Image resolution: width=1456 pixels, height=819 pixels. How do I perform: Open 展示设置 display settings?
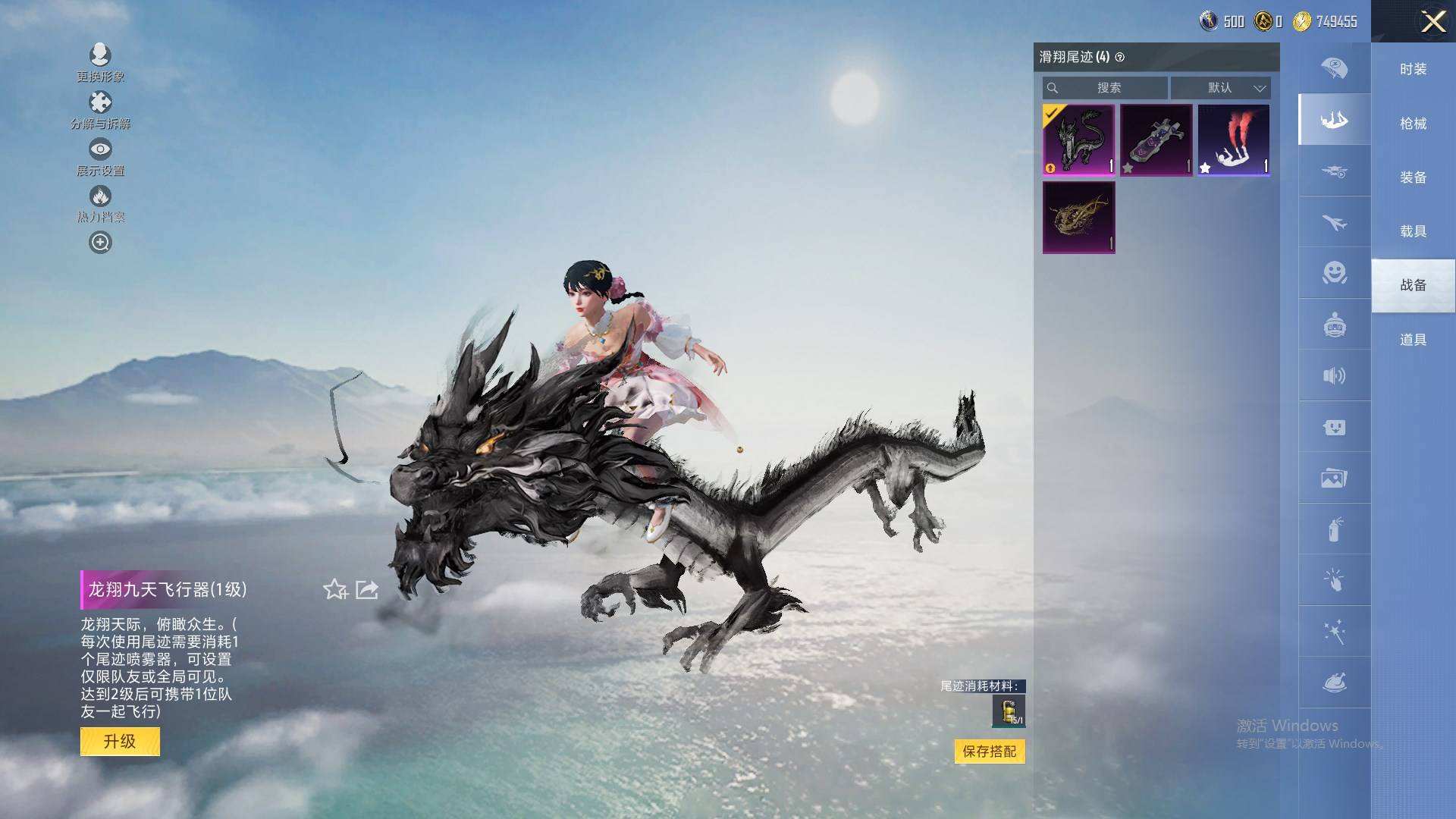(100, 157)
